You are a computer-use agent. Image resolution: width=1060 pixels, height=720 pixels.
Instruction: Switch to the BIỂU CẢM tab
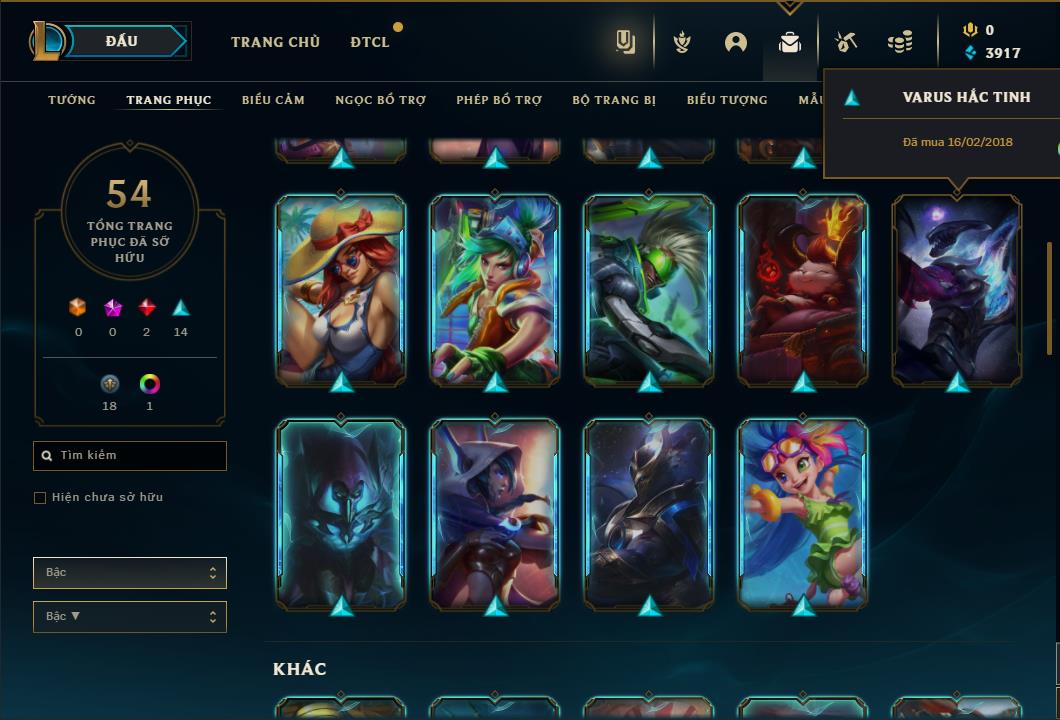click(x=273, y=100)
